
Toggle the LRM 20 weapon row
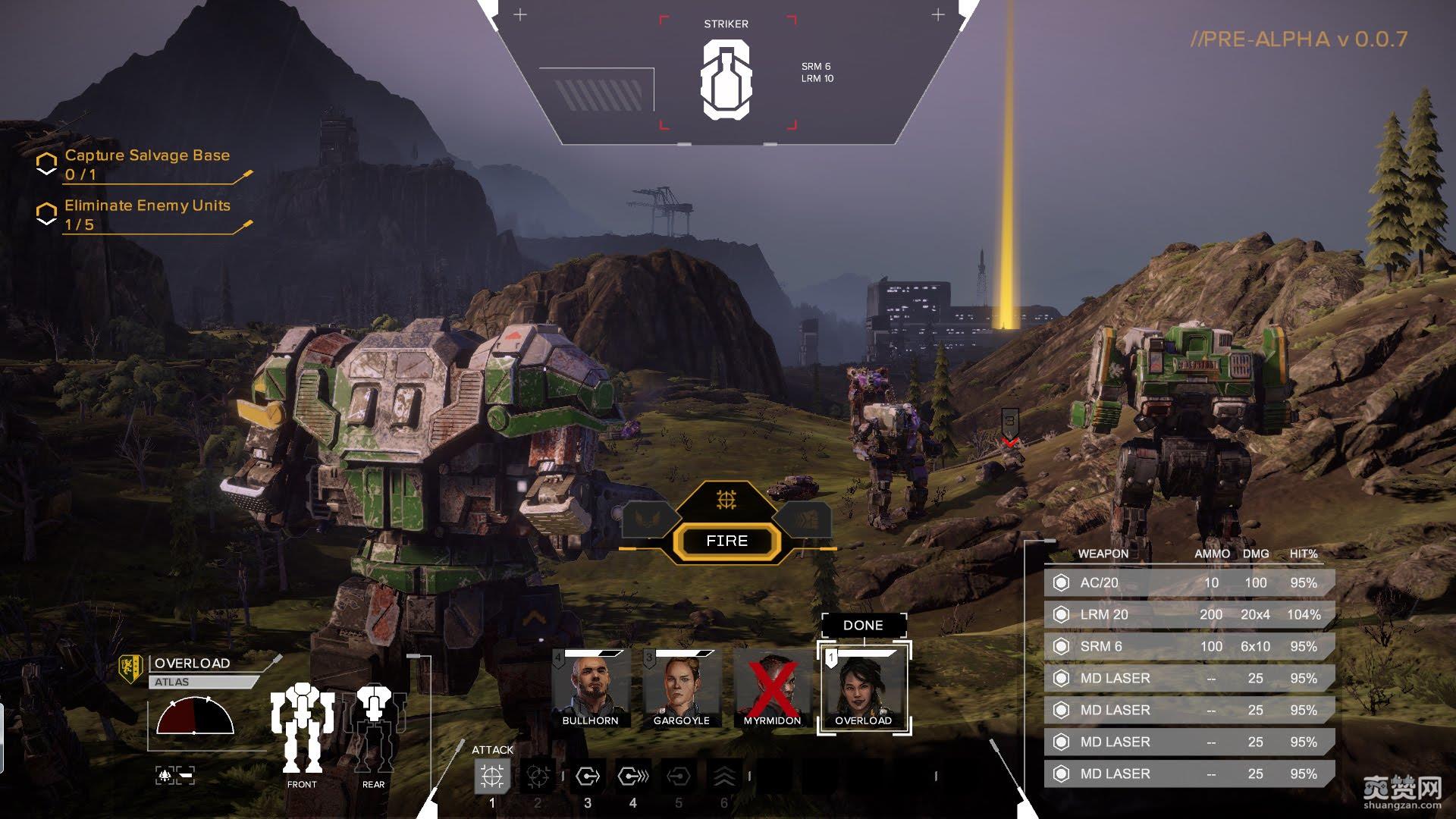(1188, 614)
